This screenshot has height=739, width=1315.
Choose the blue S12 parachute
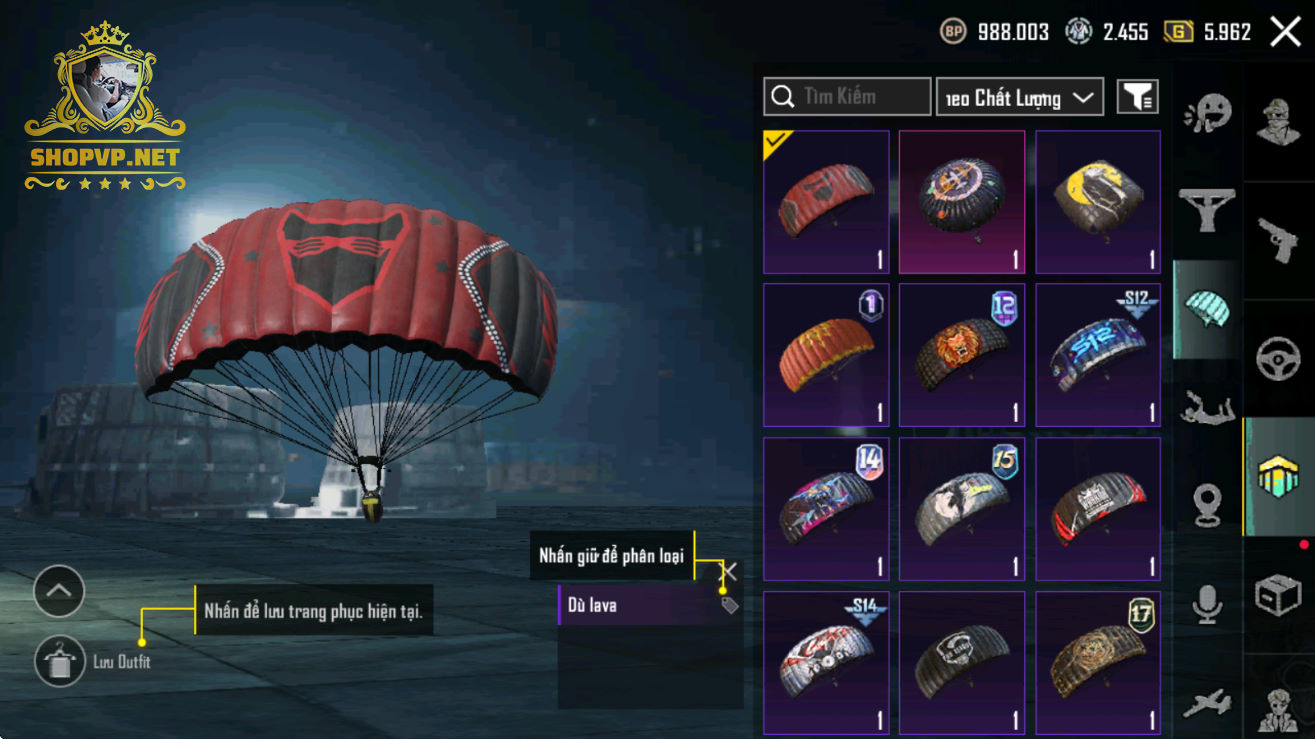[x=1098, y=355]
